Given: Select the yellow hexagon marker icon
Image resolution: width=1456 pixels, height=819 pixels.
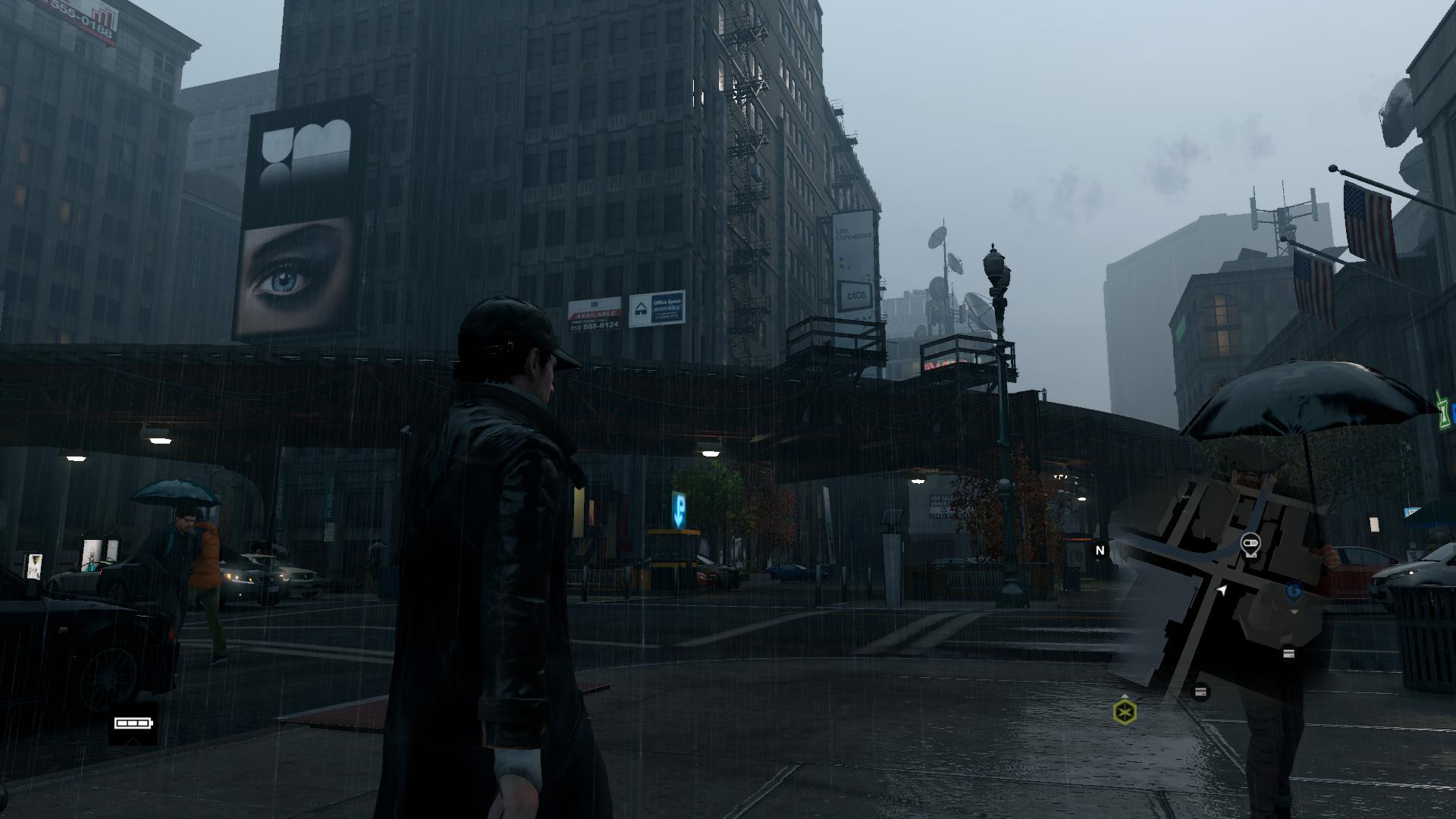Looking at the screenshot, I should click(1125, 712).
